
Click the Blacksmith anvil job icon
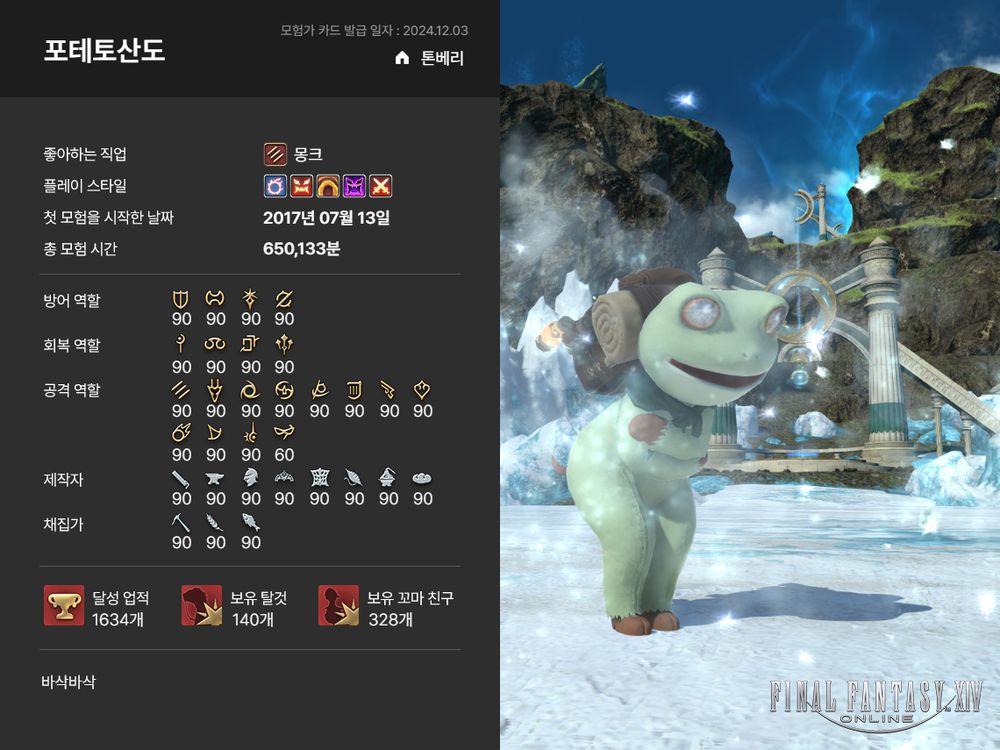click(x=215, y=478)
